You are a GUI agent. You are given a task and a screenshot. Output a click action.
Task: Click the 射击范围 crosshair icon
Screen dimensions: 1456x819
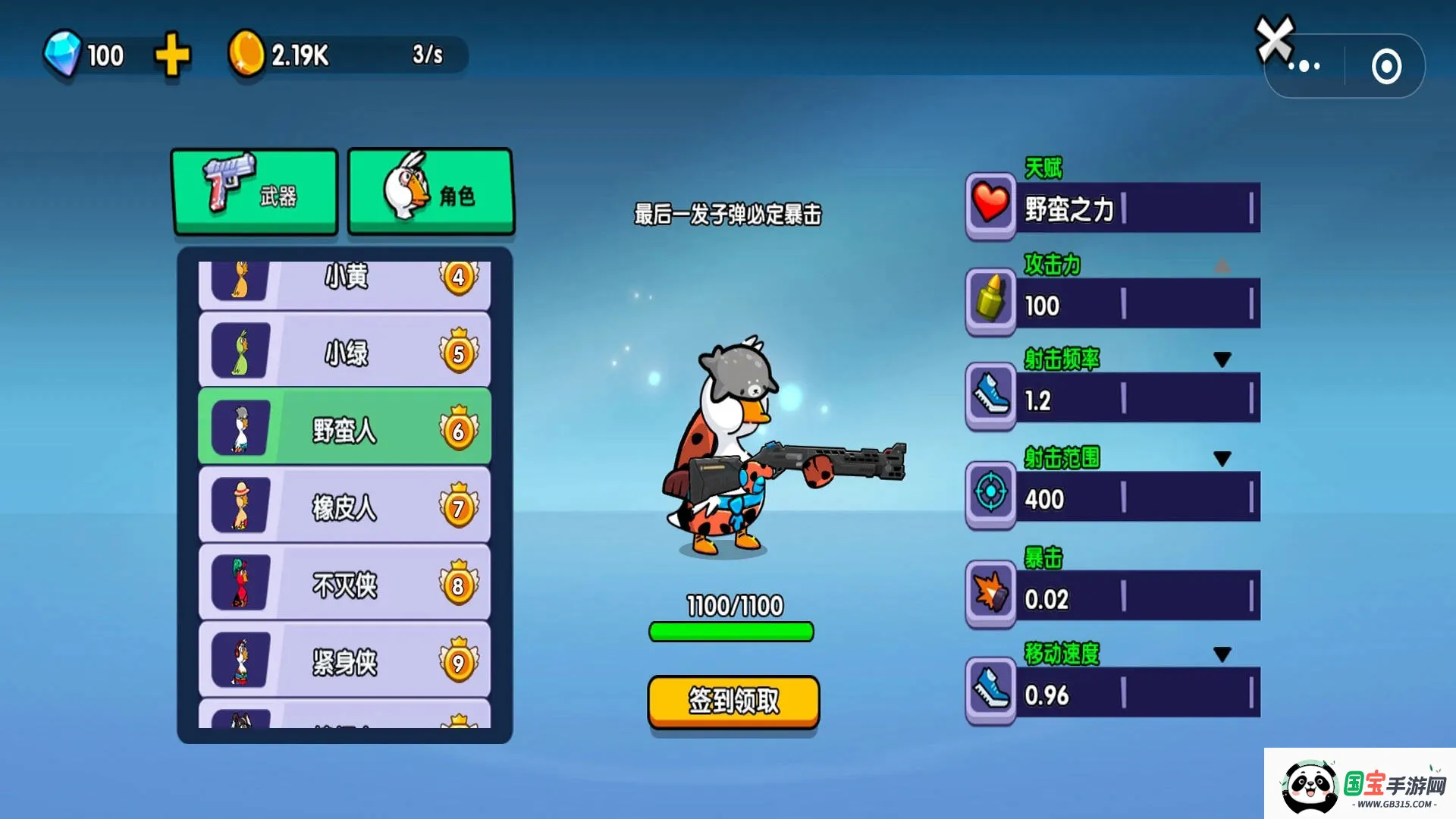[990, 494]
